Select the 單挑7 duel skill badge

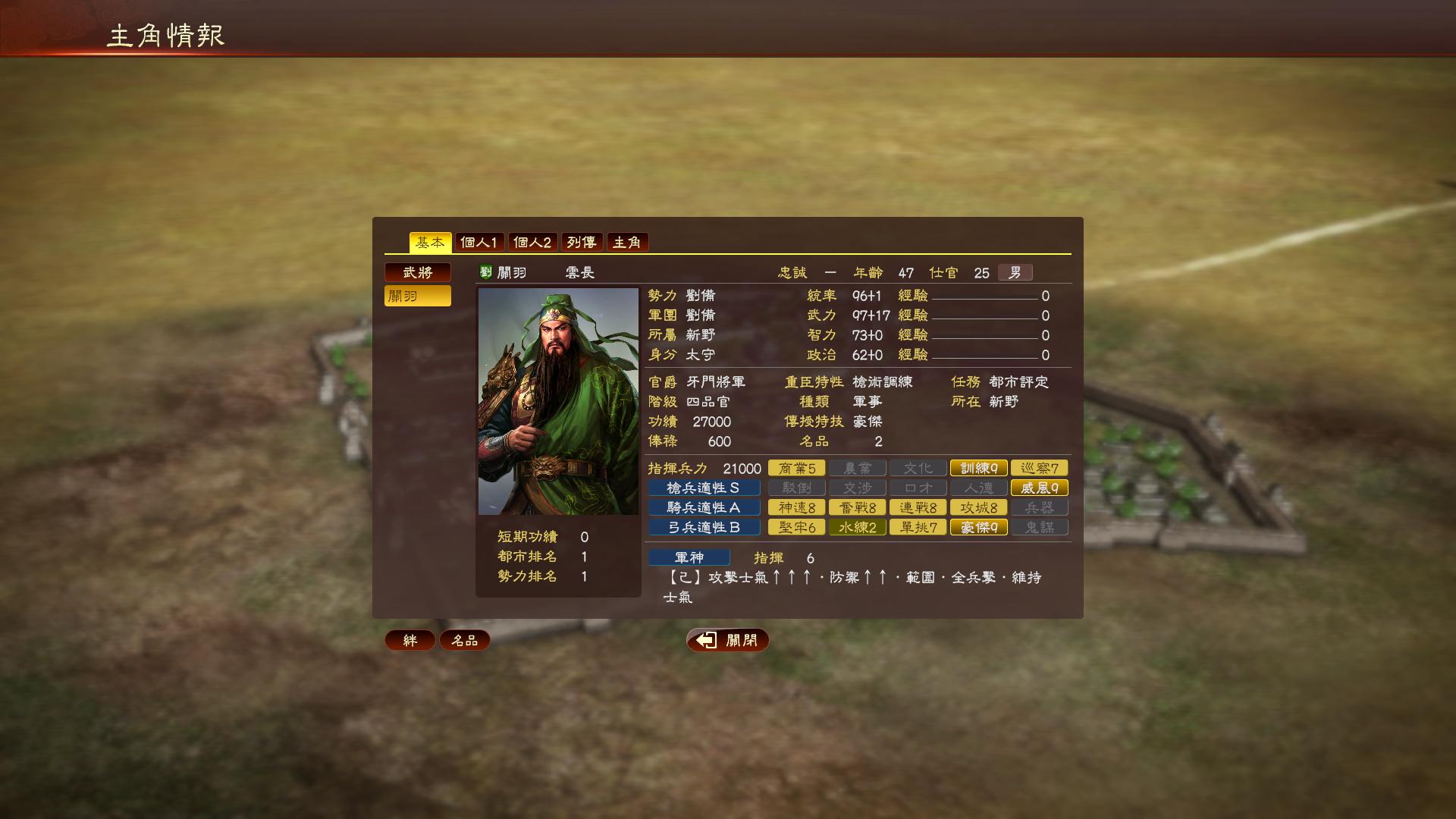point(918,527)
